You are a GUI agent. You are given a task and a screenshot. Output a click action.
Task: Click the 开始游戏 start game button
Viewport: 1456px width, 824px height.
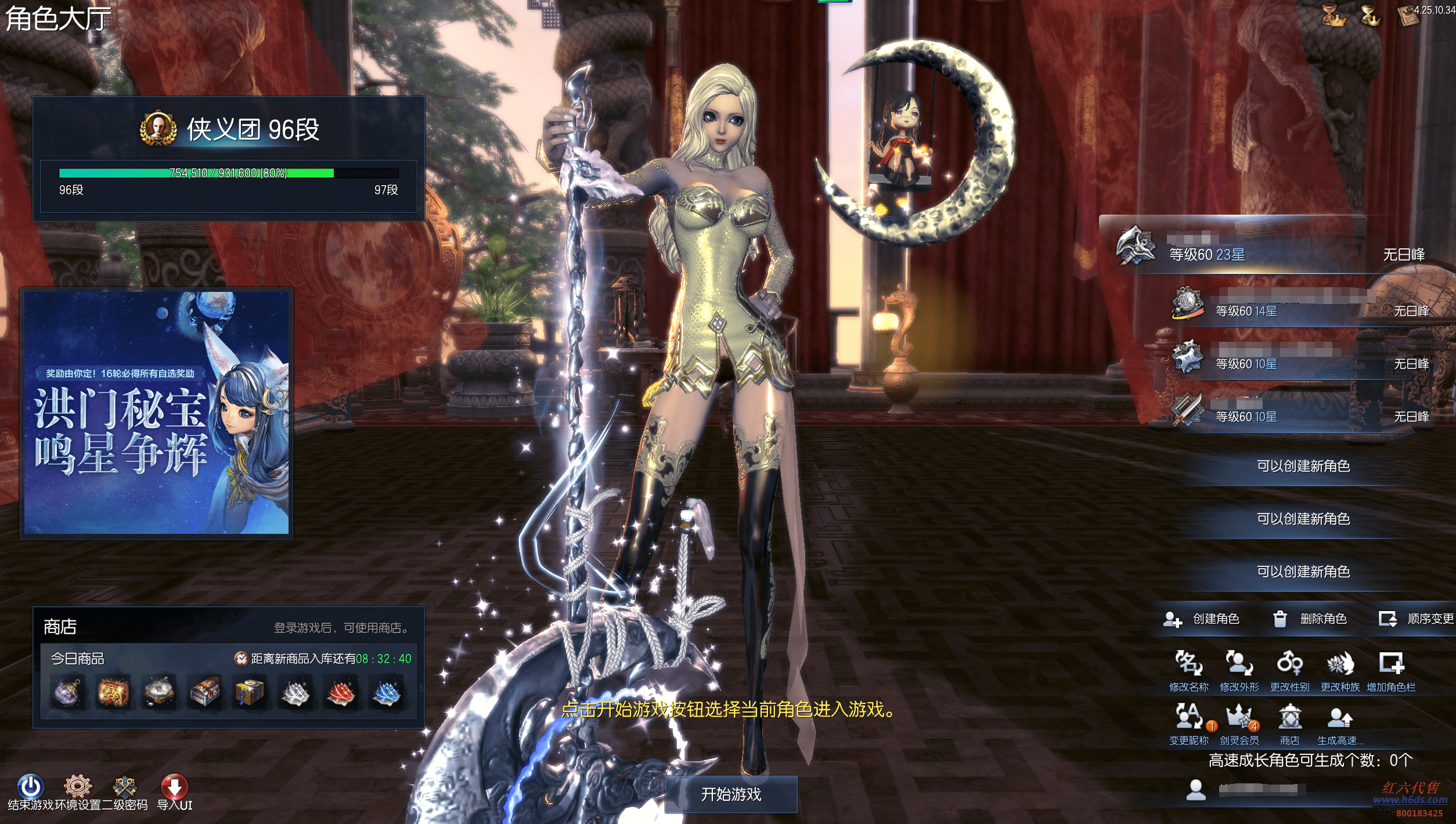click(x=730, y=794)
